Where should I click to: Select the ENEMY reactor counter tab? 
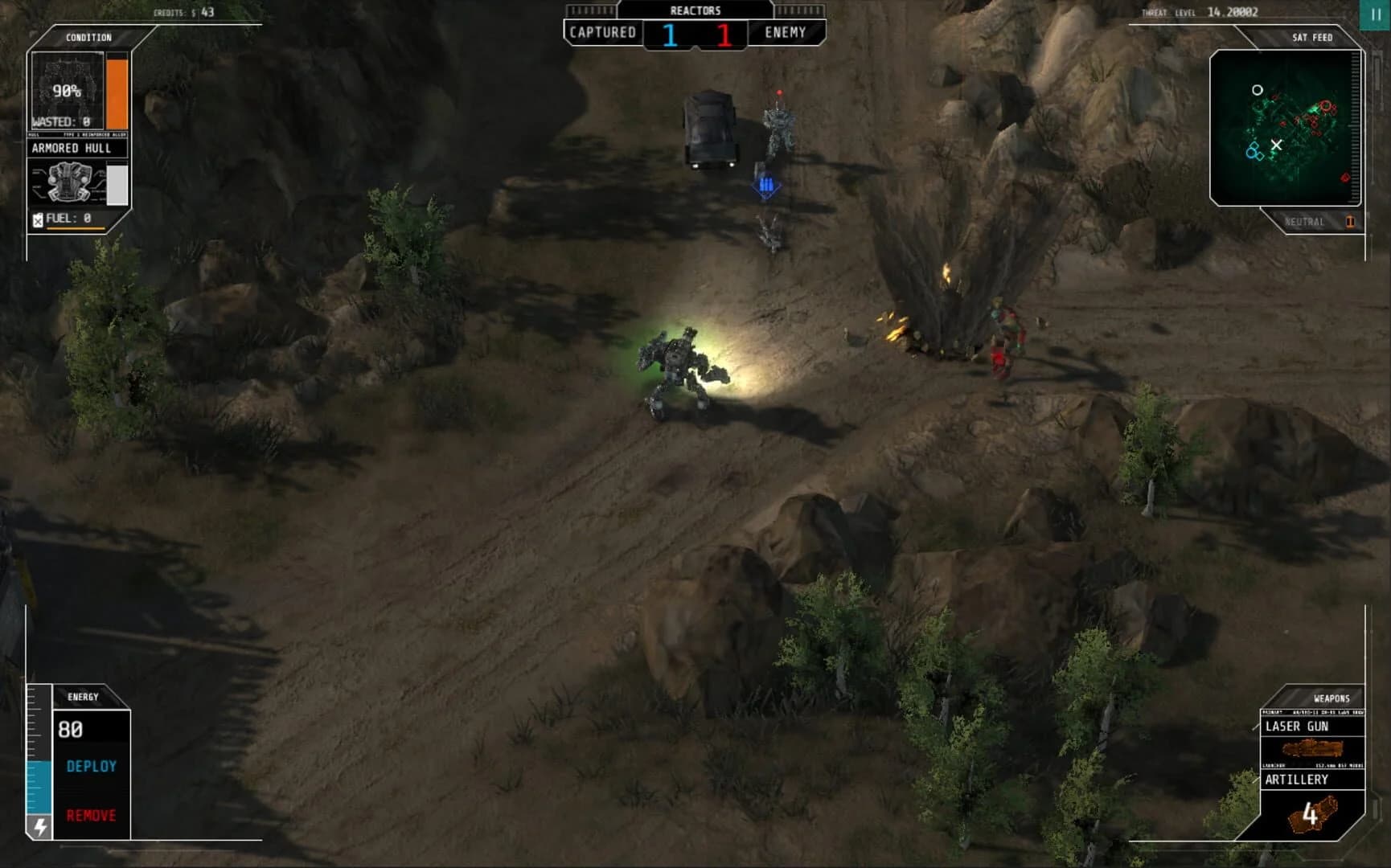(x=785, y=33)
